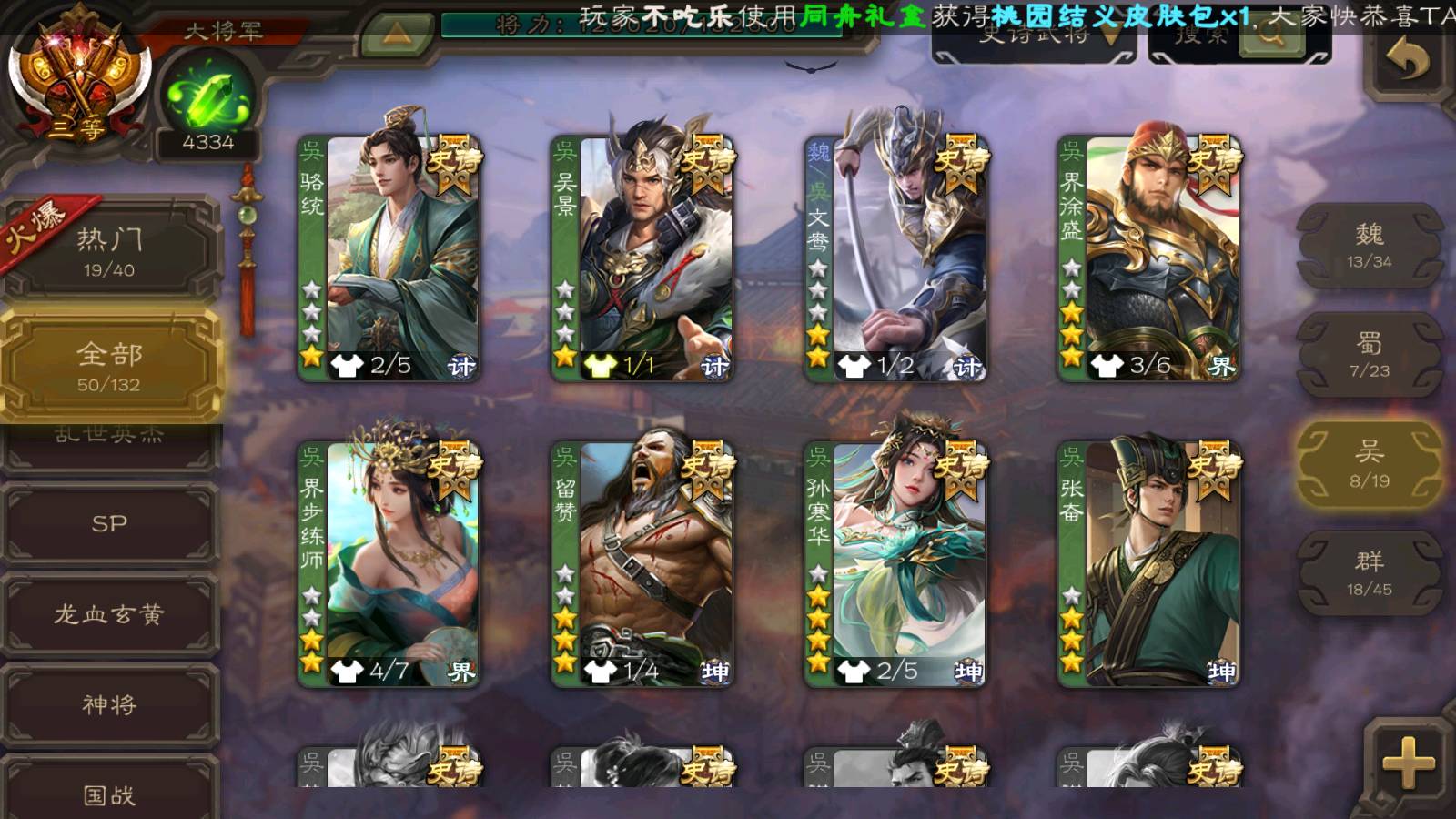Switch to the 龙血玄黄 category
This screenshot has height=819, width=1456.
point(109,614)
